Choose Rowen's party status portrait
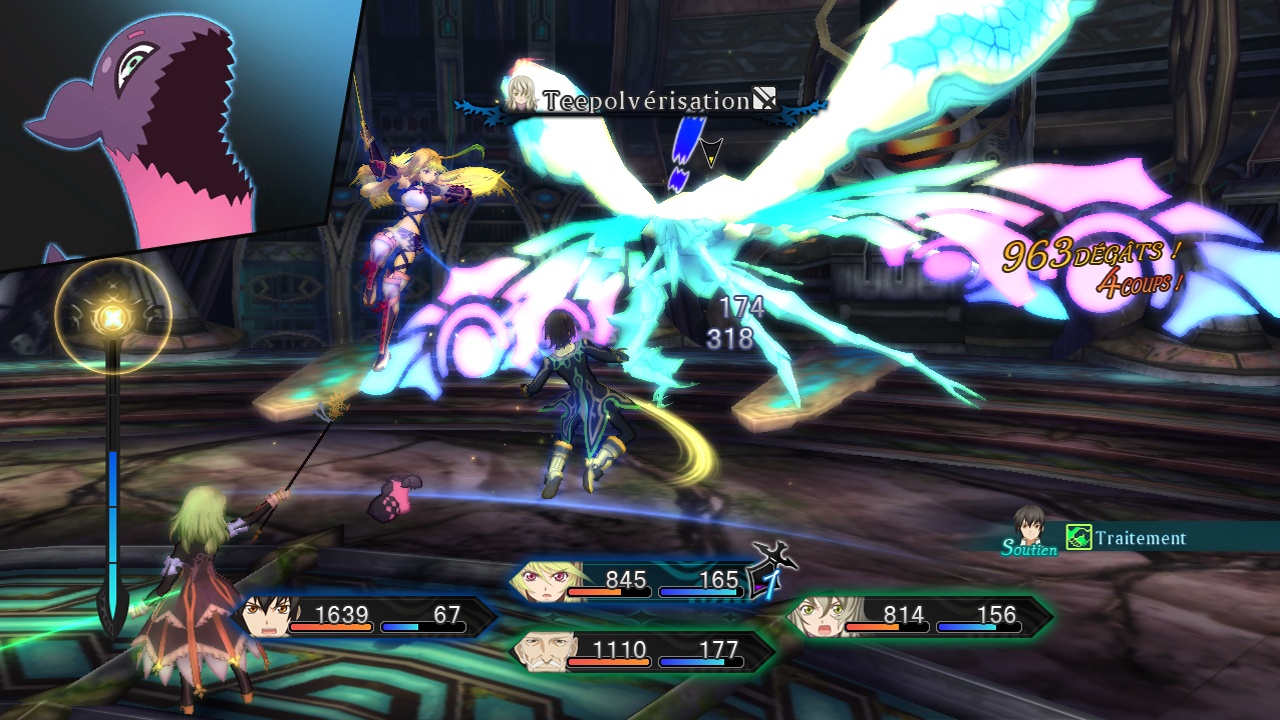Image resolution: width=1280 pixels, height=720 pixels. [x=545, y=651]
